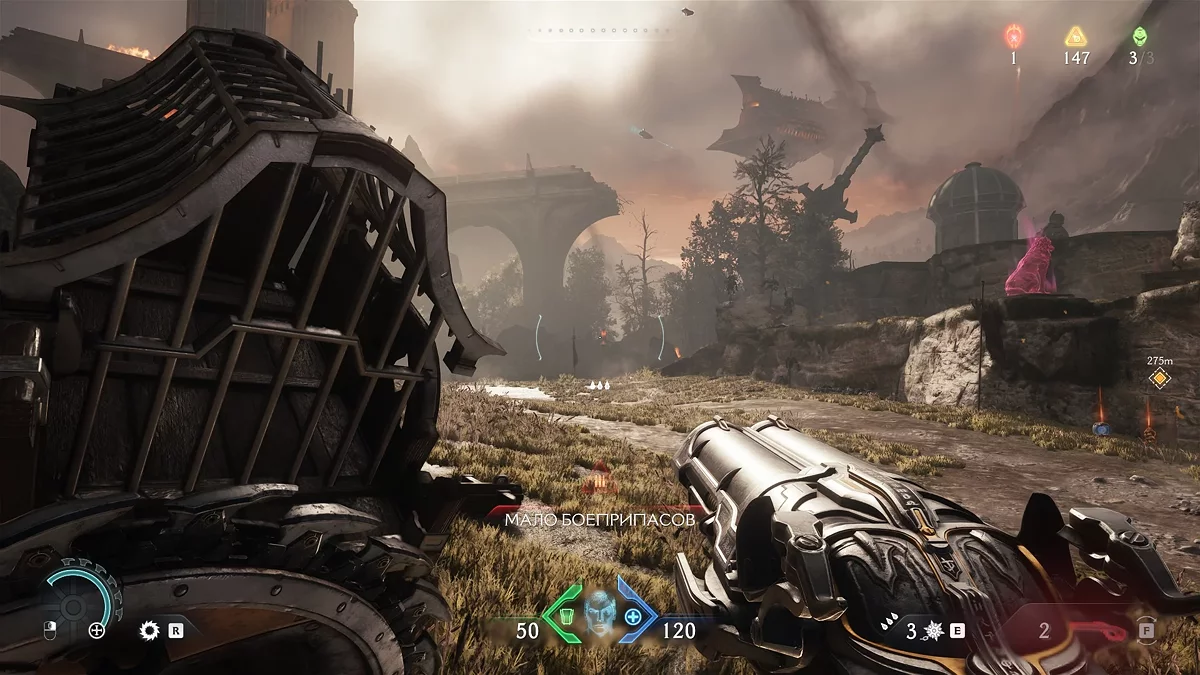Select the blue health cross icon
This screenshot has width=1200, height=675.
(x=633, y=613)
